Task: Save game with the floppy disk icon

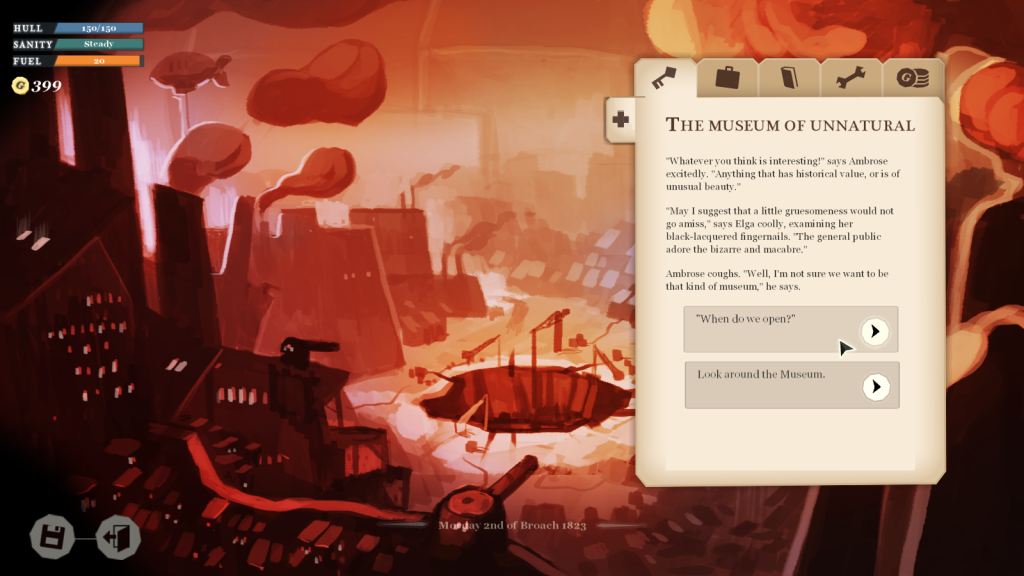Action: (51, 537)
